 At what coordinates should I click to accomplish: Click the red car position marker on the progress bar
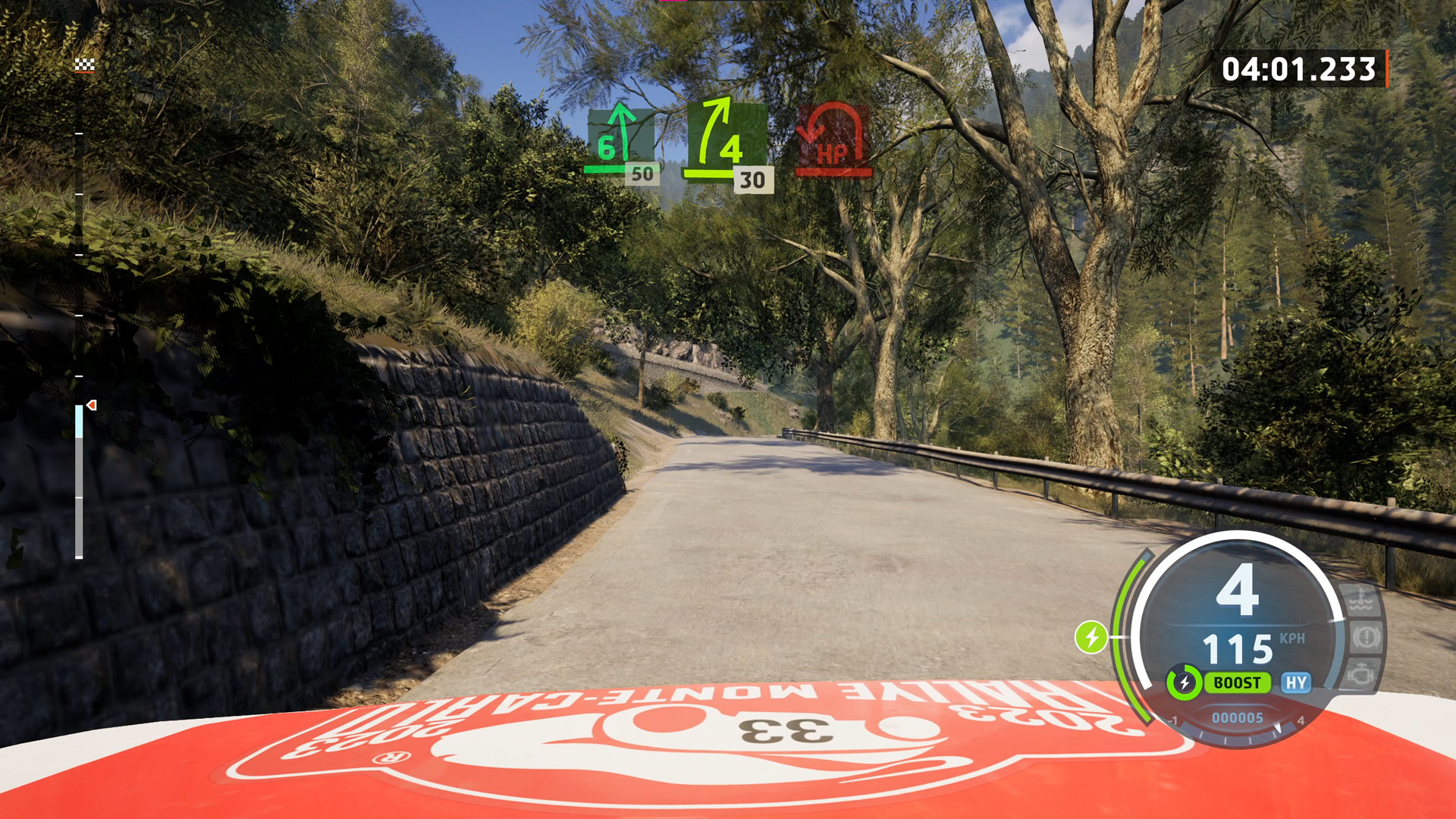[92, 406]
